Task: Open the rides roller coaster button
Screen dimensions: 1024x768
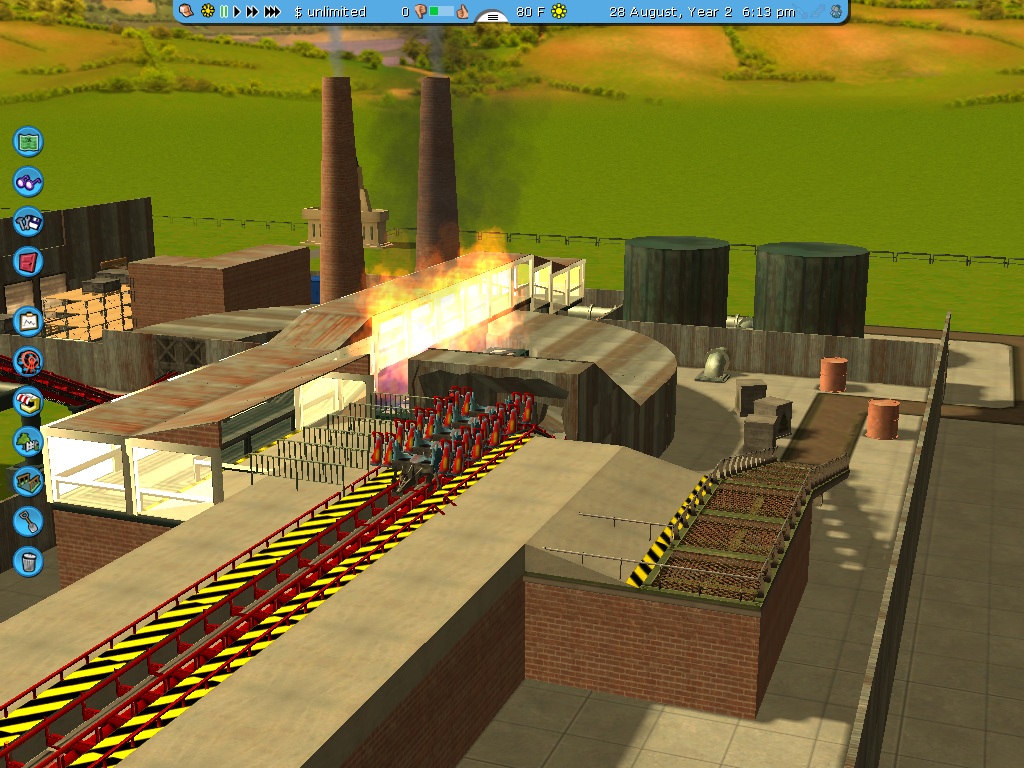Action: [x=29, y=361]
